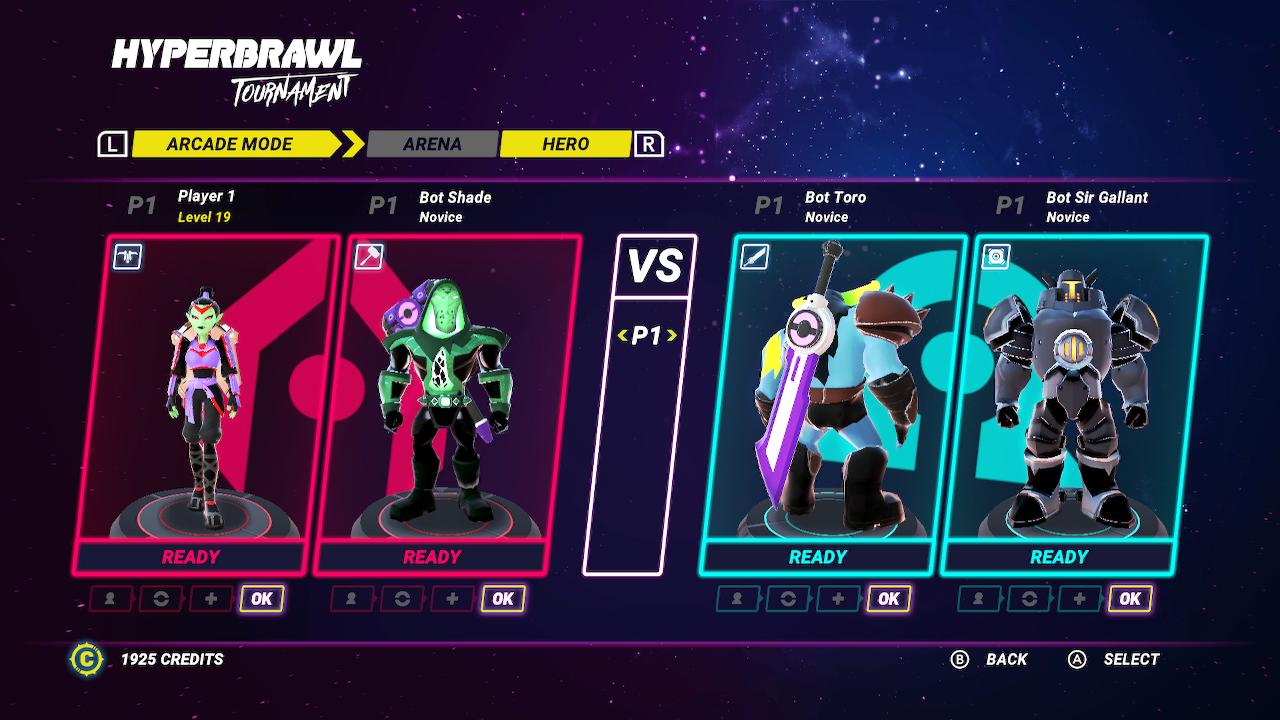
Task: Click the hammer weapon icon on Bot Shade's card
Action: [x=369, y=257]
